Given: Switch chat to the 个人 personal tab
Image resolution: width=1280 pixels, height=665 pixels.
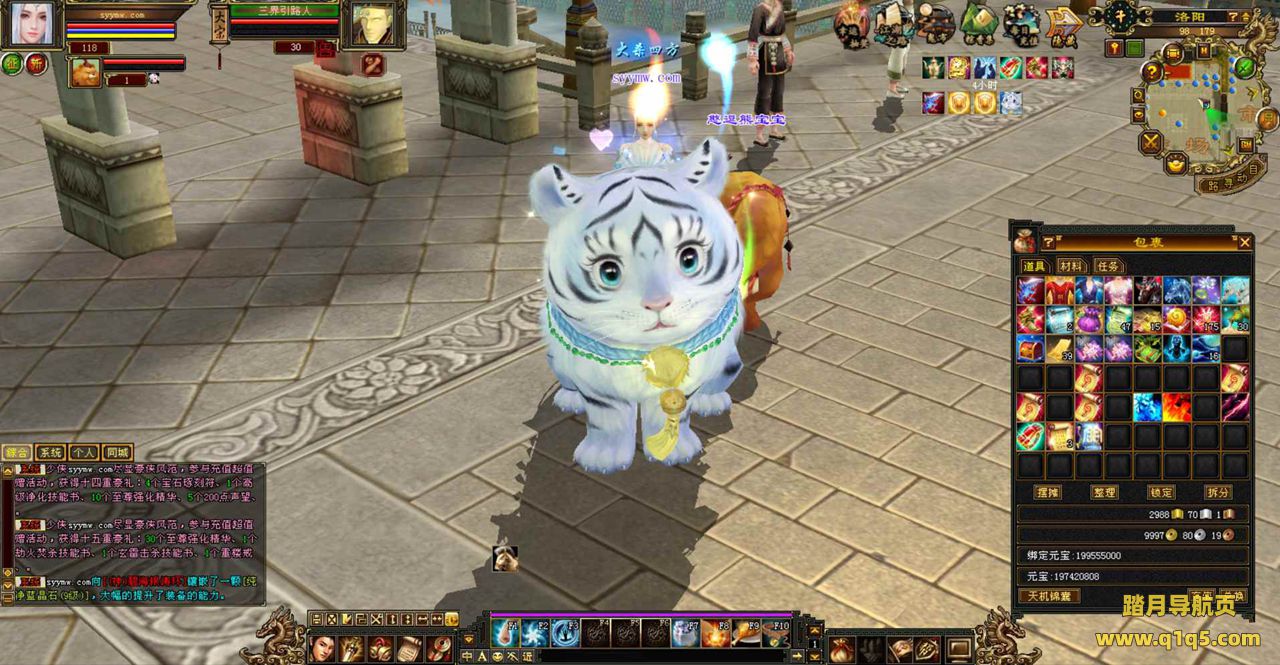Looking at the screenshot, I should point(85,453).
